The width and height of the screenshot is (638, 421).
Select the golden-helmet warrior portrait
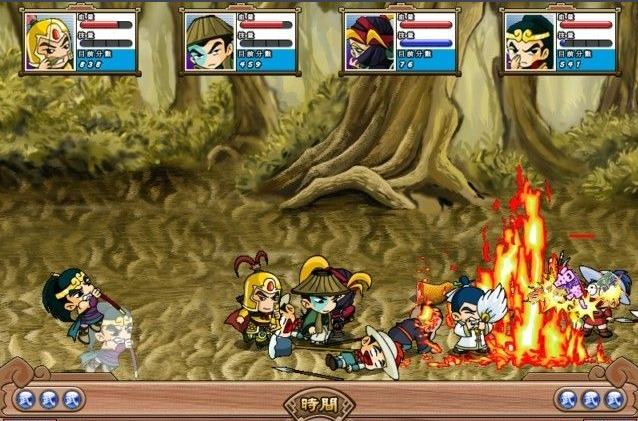49,43
